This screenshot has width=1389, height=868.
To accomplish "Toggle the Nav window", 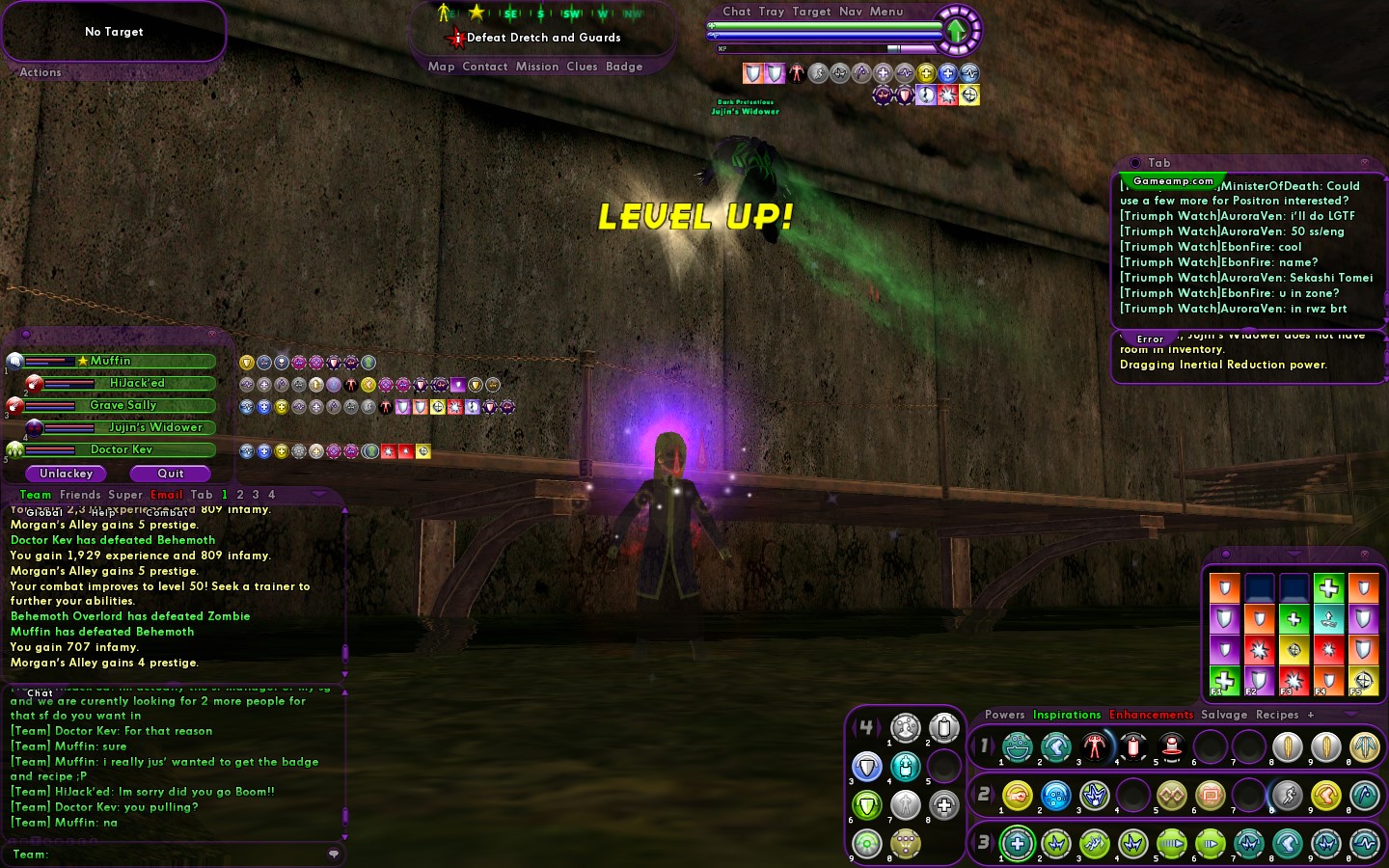I will pyautogui.click(x=851, y=12).
